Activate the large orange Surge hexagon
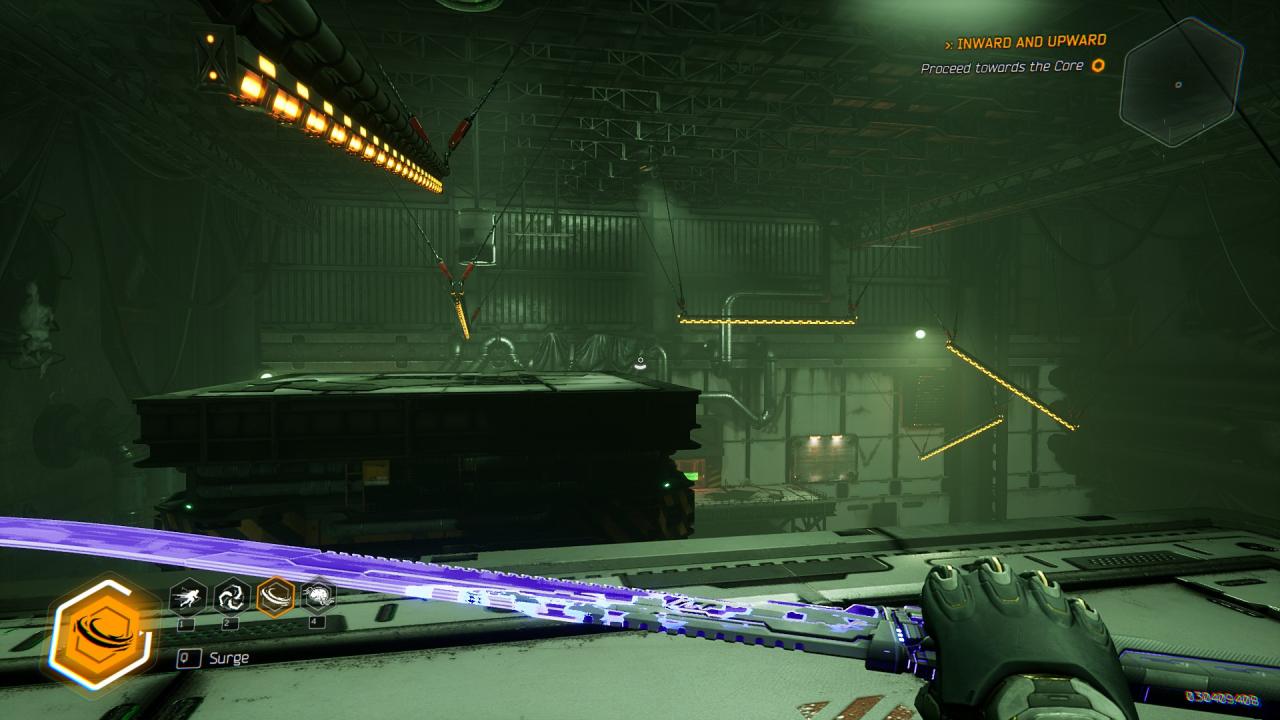Screen dimensions: 1280x720 (101, 635)
